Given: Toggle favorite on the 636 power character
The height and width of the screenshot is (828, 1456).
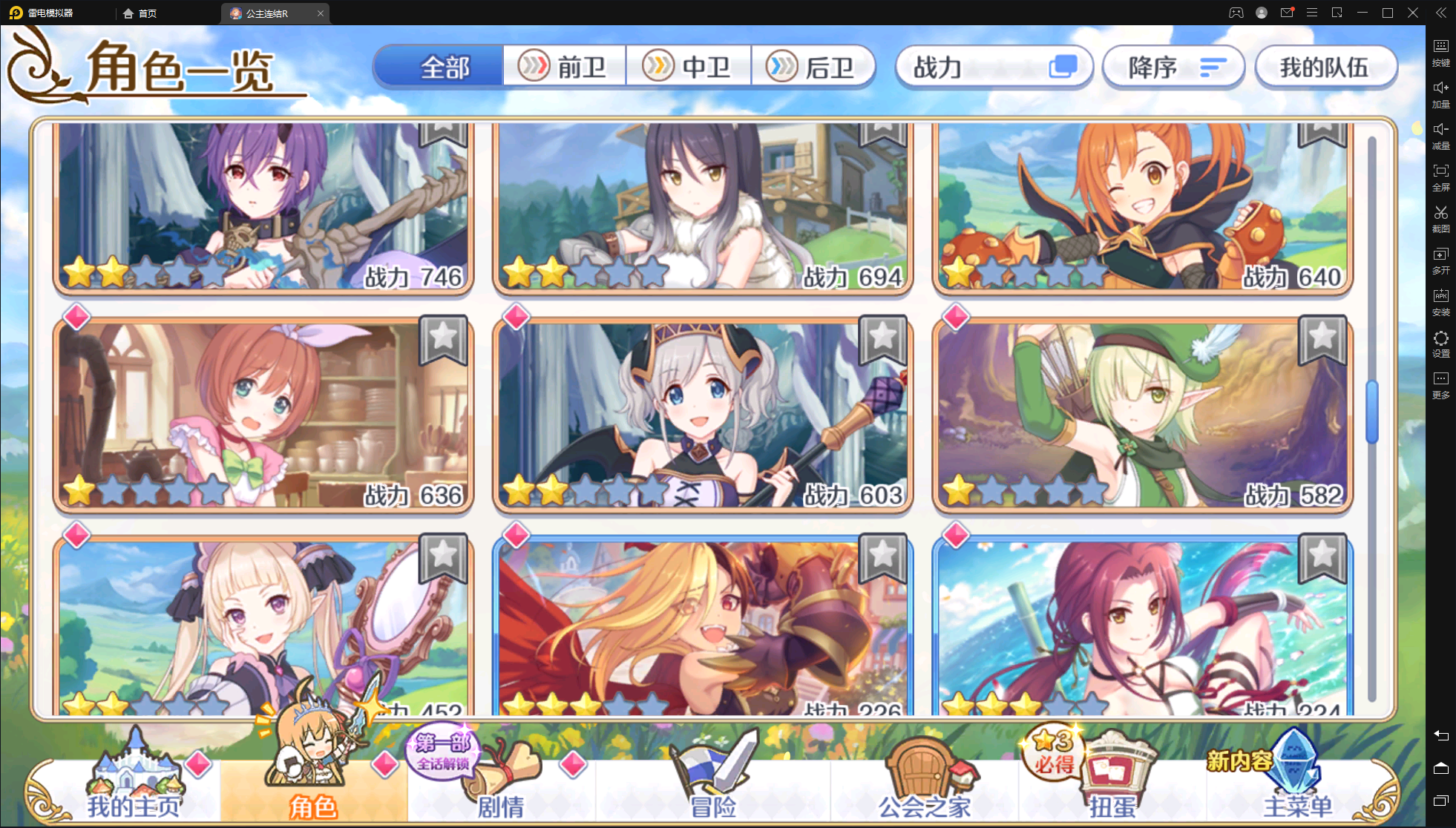Looking at the screenshot, I should point(442,342).
